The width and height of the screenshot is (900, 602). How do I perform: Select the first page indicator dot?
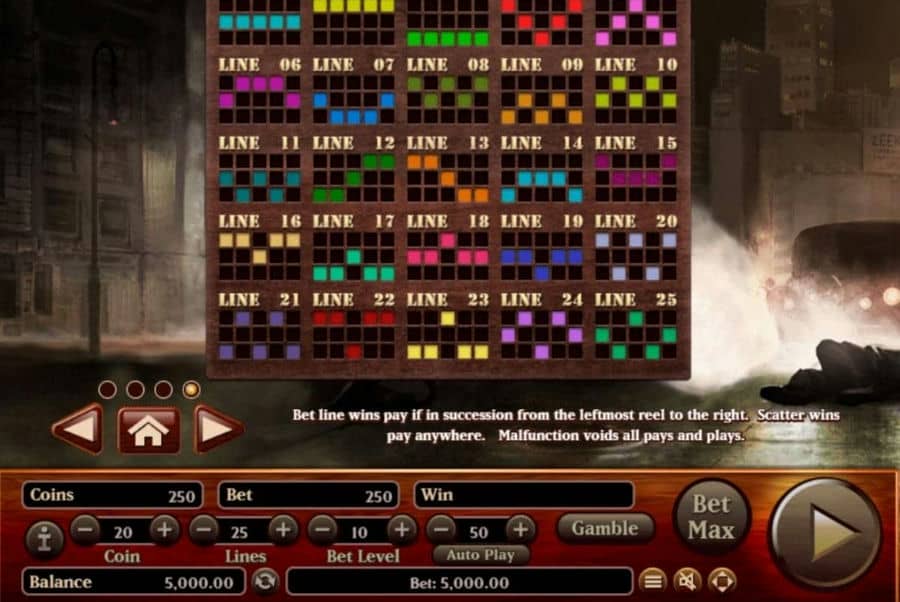(107, 389)
